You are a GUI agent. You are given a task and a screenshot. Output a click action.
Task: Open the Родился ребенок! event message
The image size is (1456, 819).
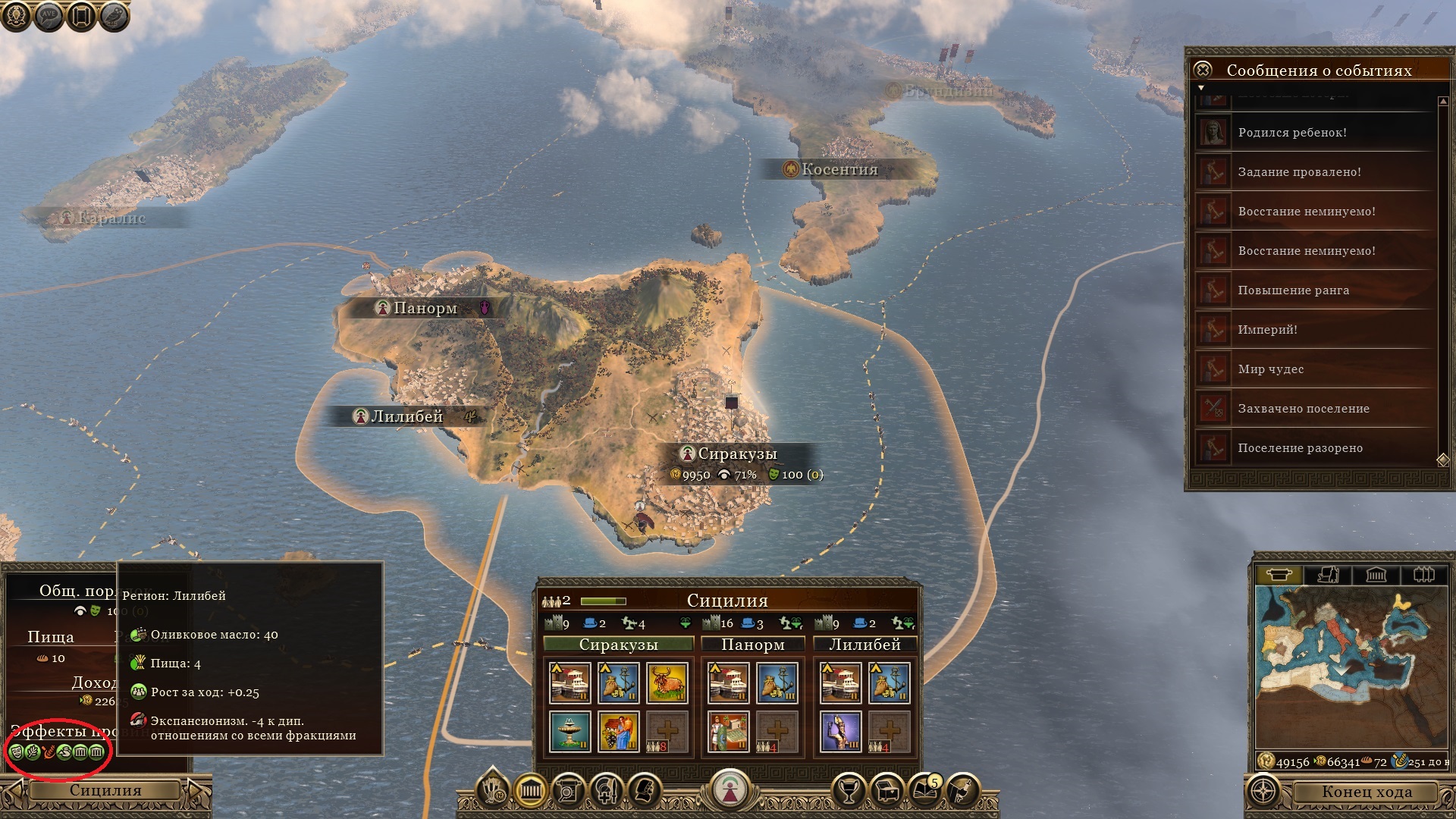click(1292, 133)
